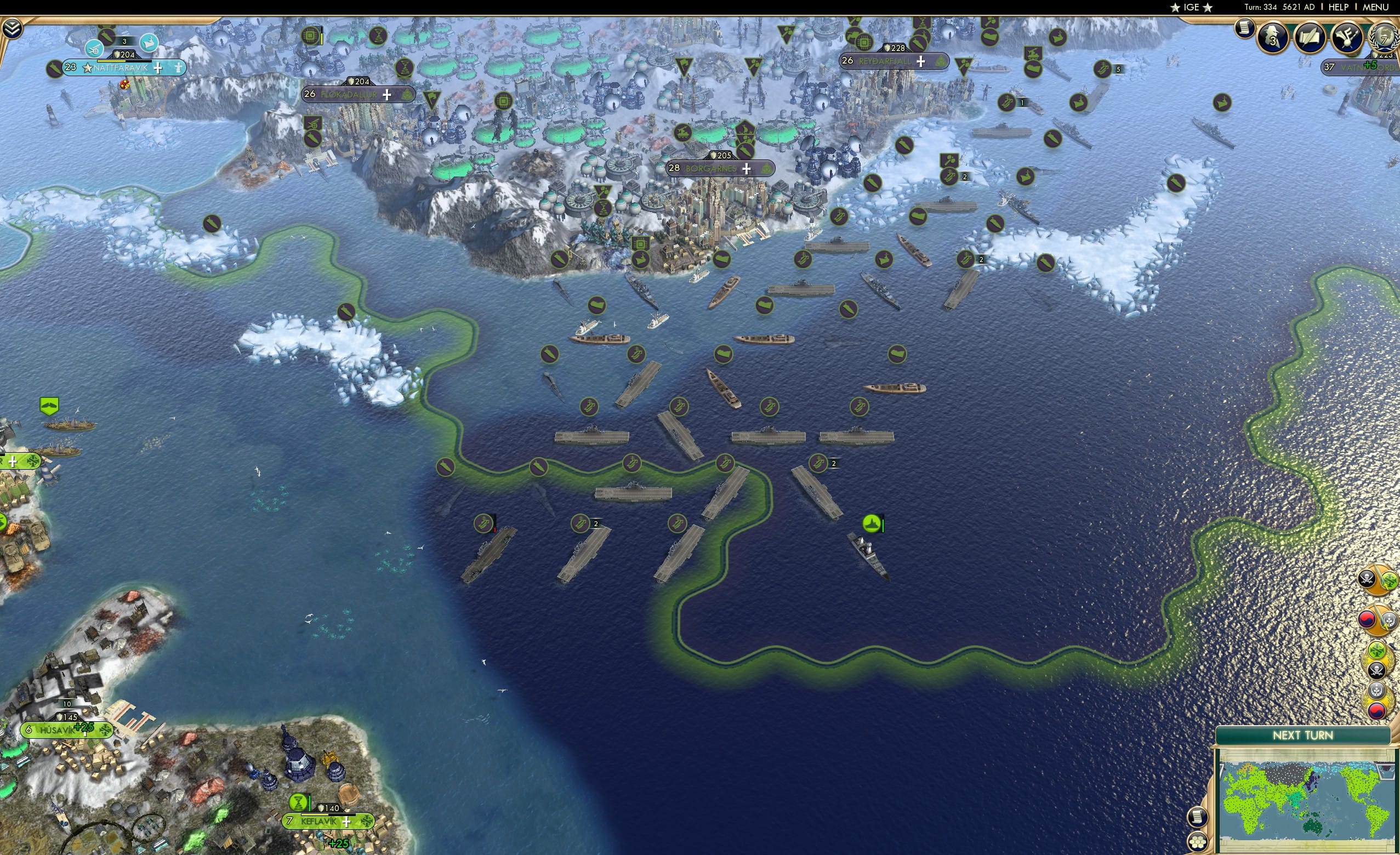Open the Espionage overview spy icon

pyautogui.click(x=1271, y=37)
